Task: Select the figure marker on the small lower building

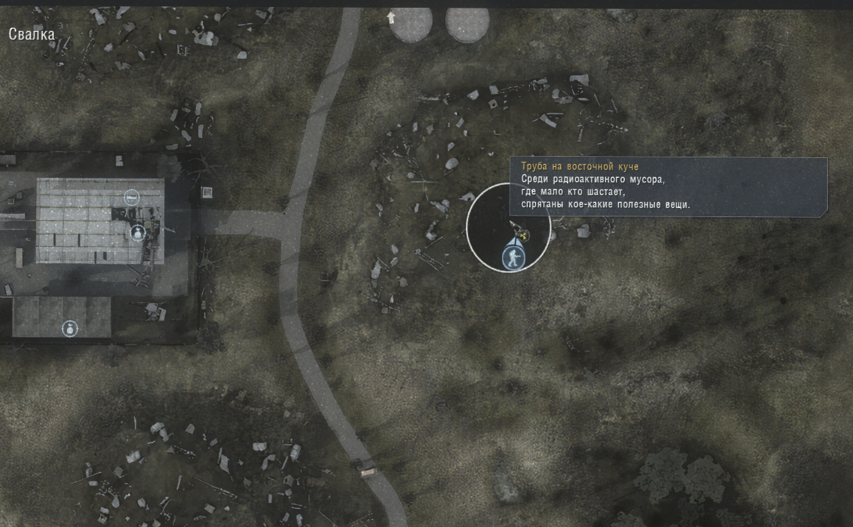Action: (70, 328)
